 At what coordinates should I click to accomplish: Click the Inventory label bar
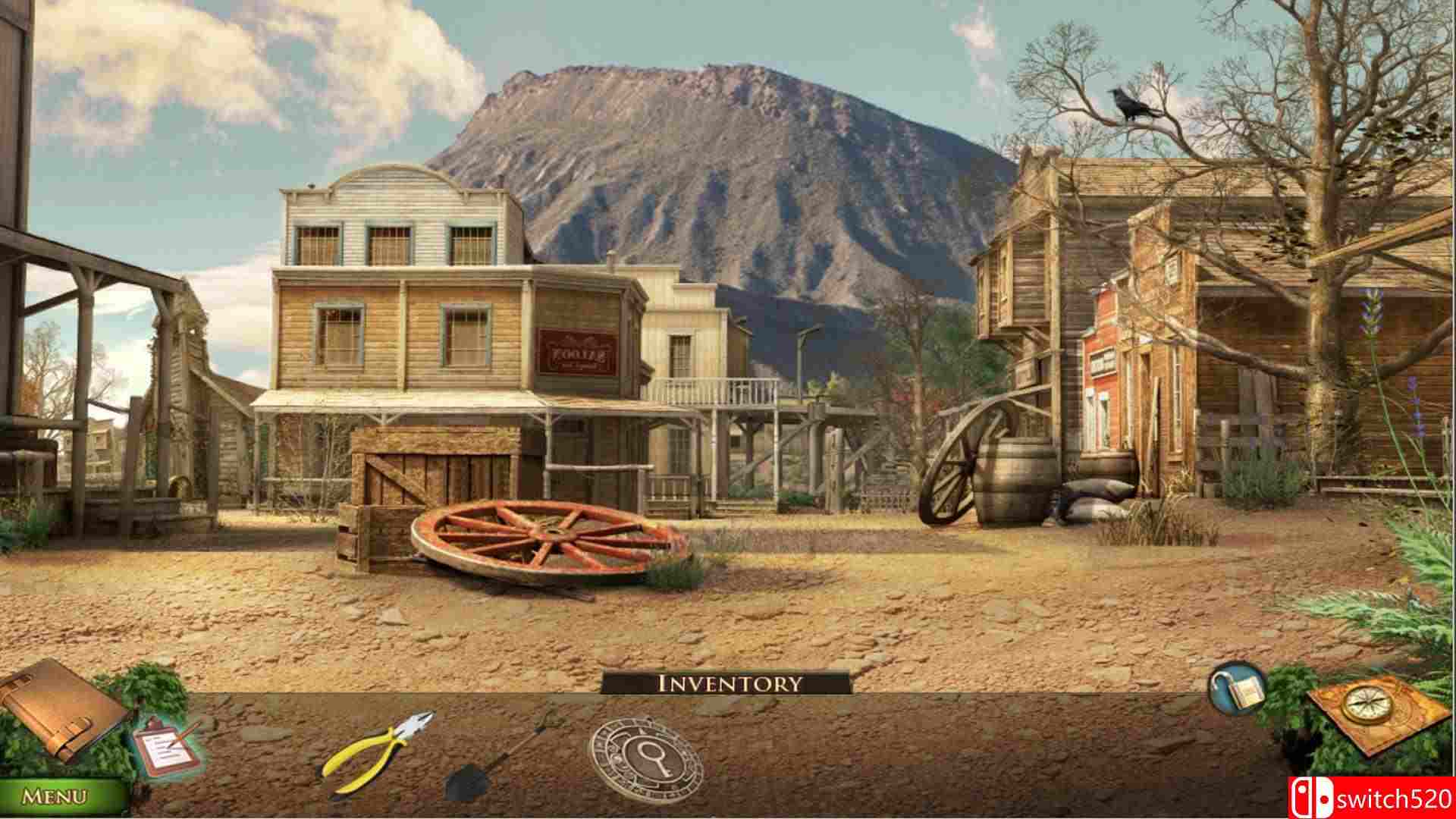point(728,682)
